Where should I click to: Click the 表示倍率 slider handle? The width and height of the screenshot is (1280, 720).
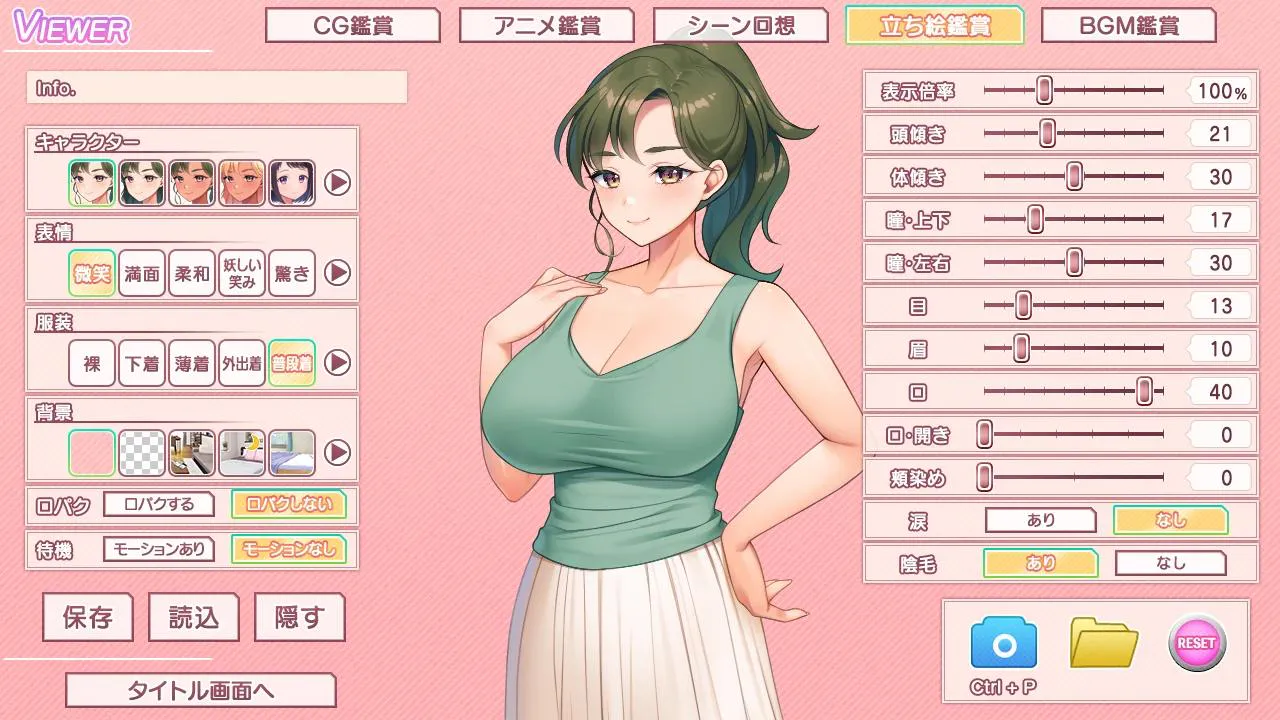point(1044,90)
